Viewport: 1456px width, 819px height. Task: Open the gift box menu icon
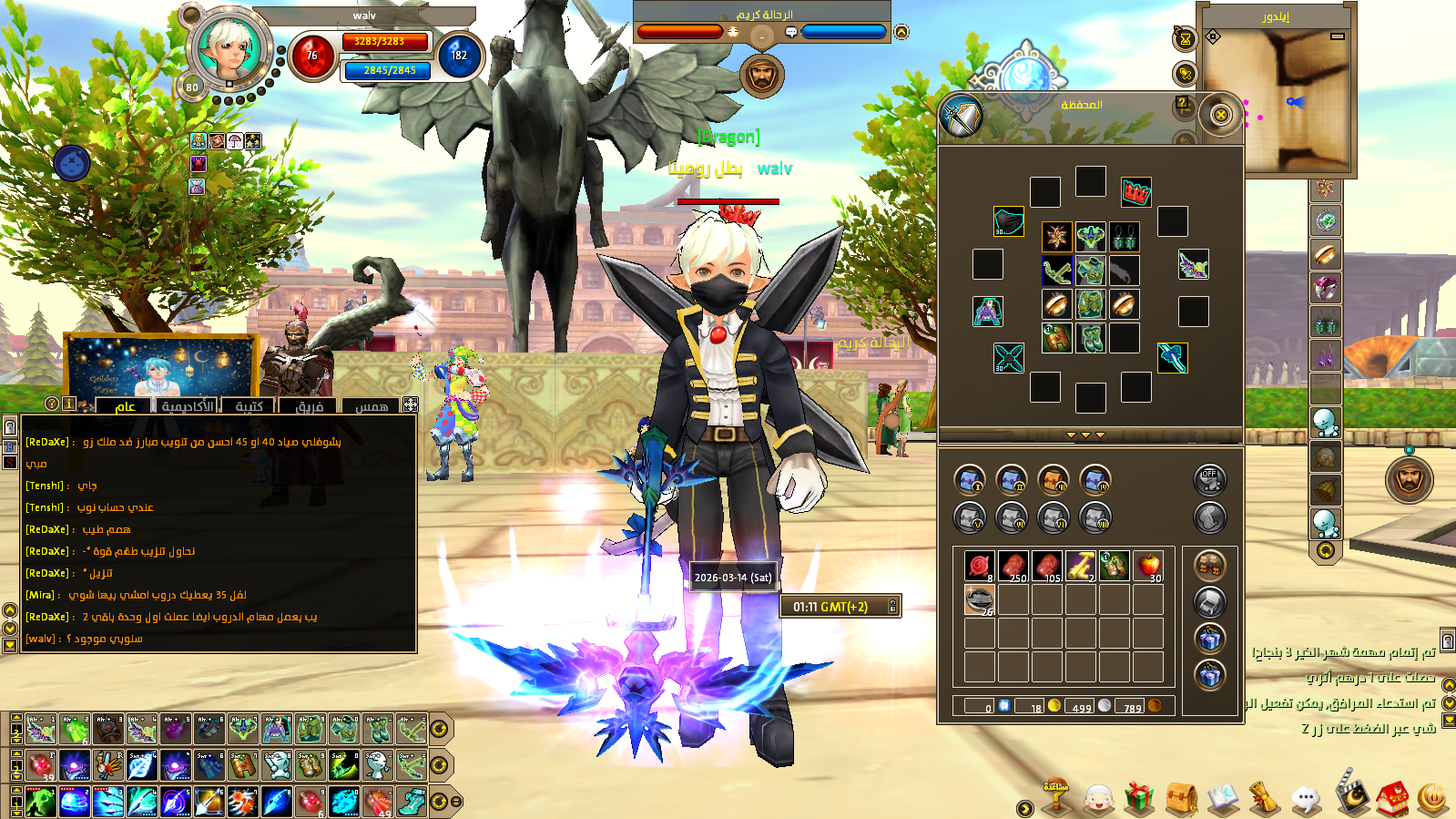coord(1138,798)
